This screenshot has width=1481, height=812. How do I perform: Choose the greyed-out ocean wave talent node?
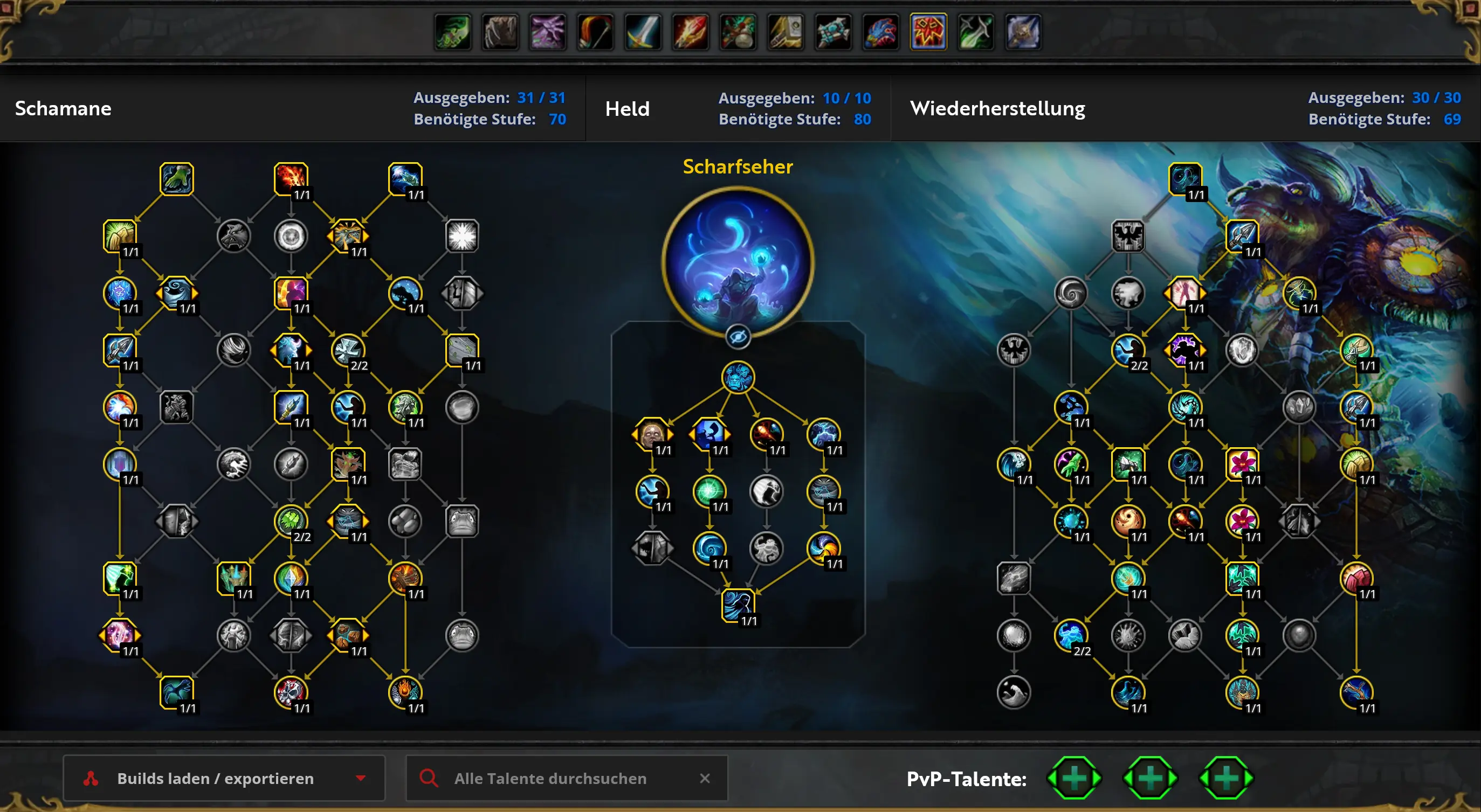(x=1014, y=692)
